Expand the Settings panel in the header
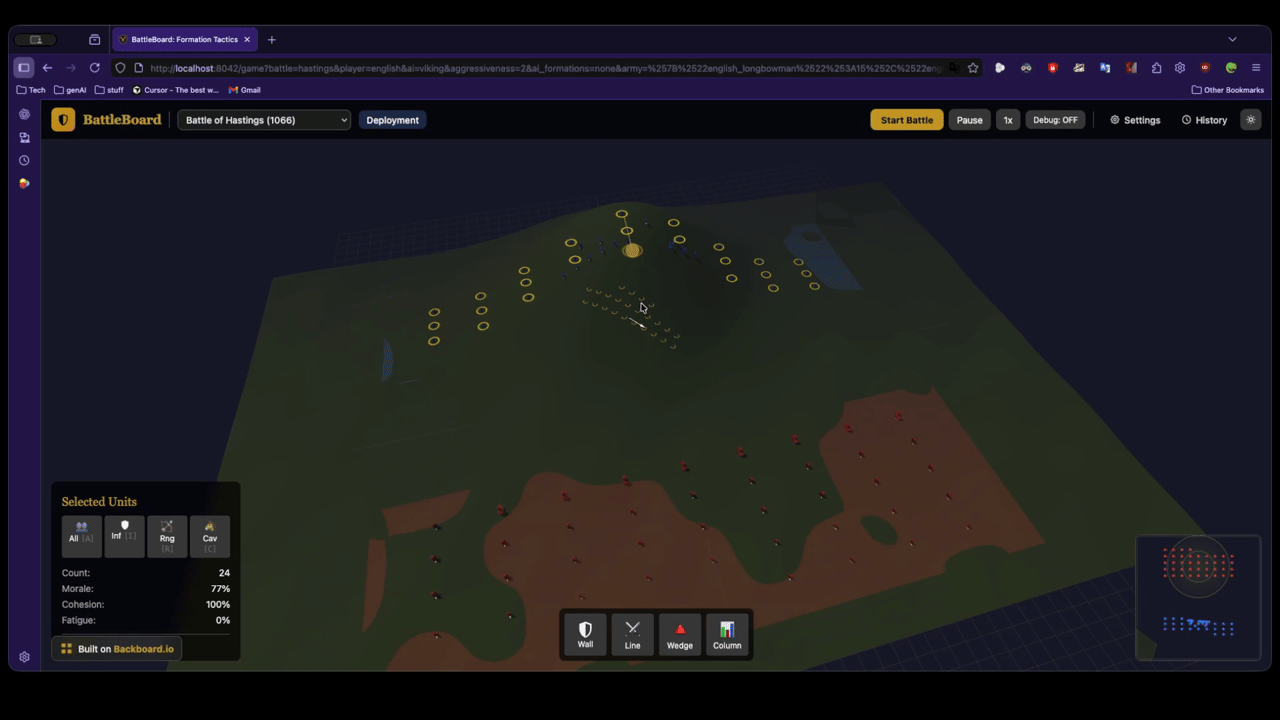This screenshot has width=1280, height=720. (x=1135, y=119)
